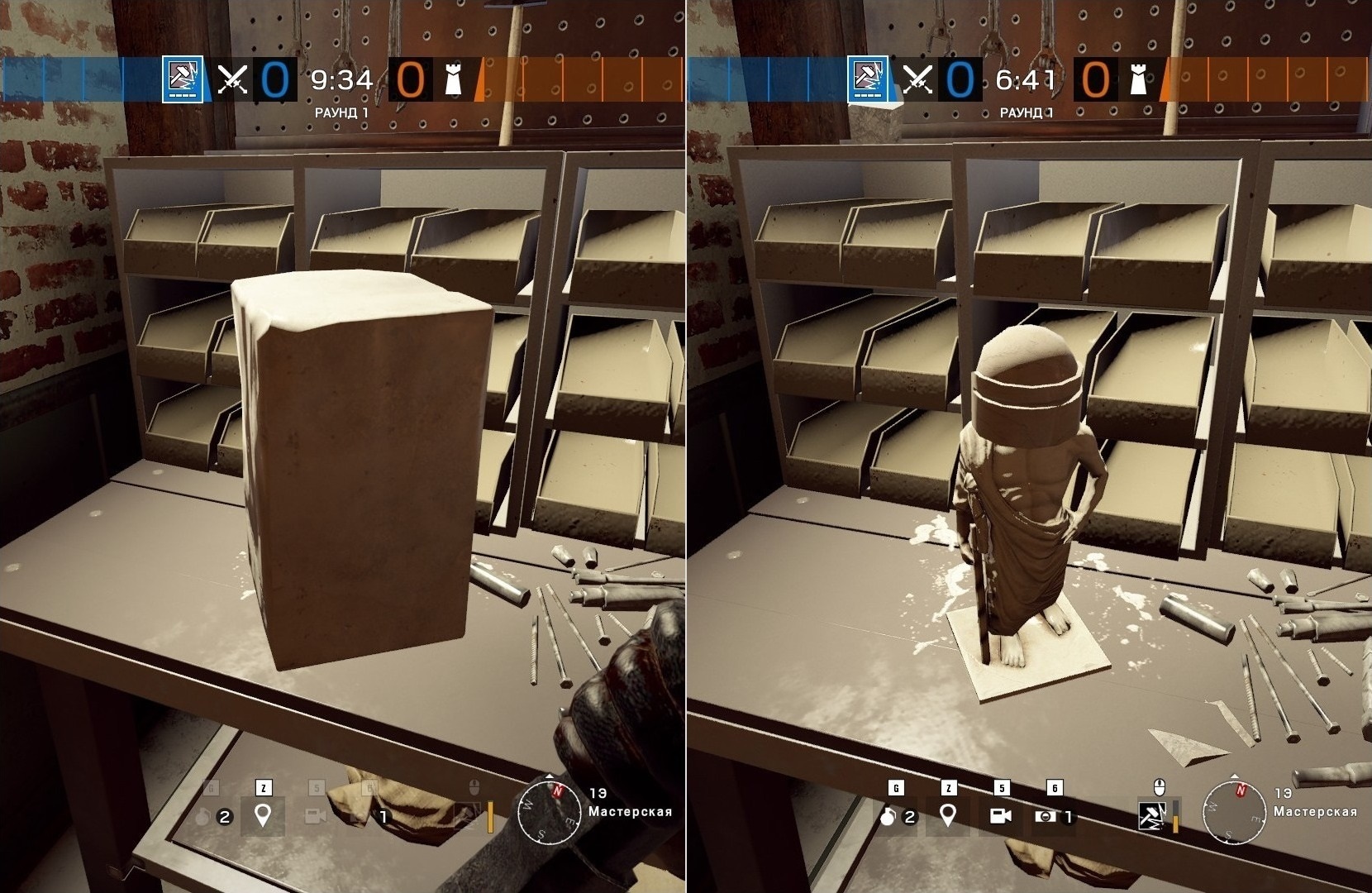
Task: Click the small arrow above the compass dial
Action: [1234, 775]
